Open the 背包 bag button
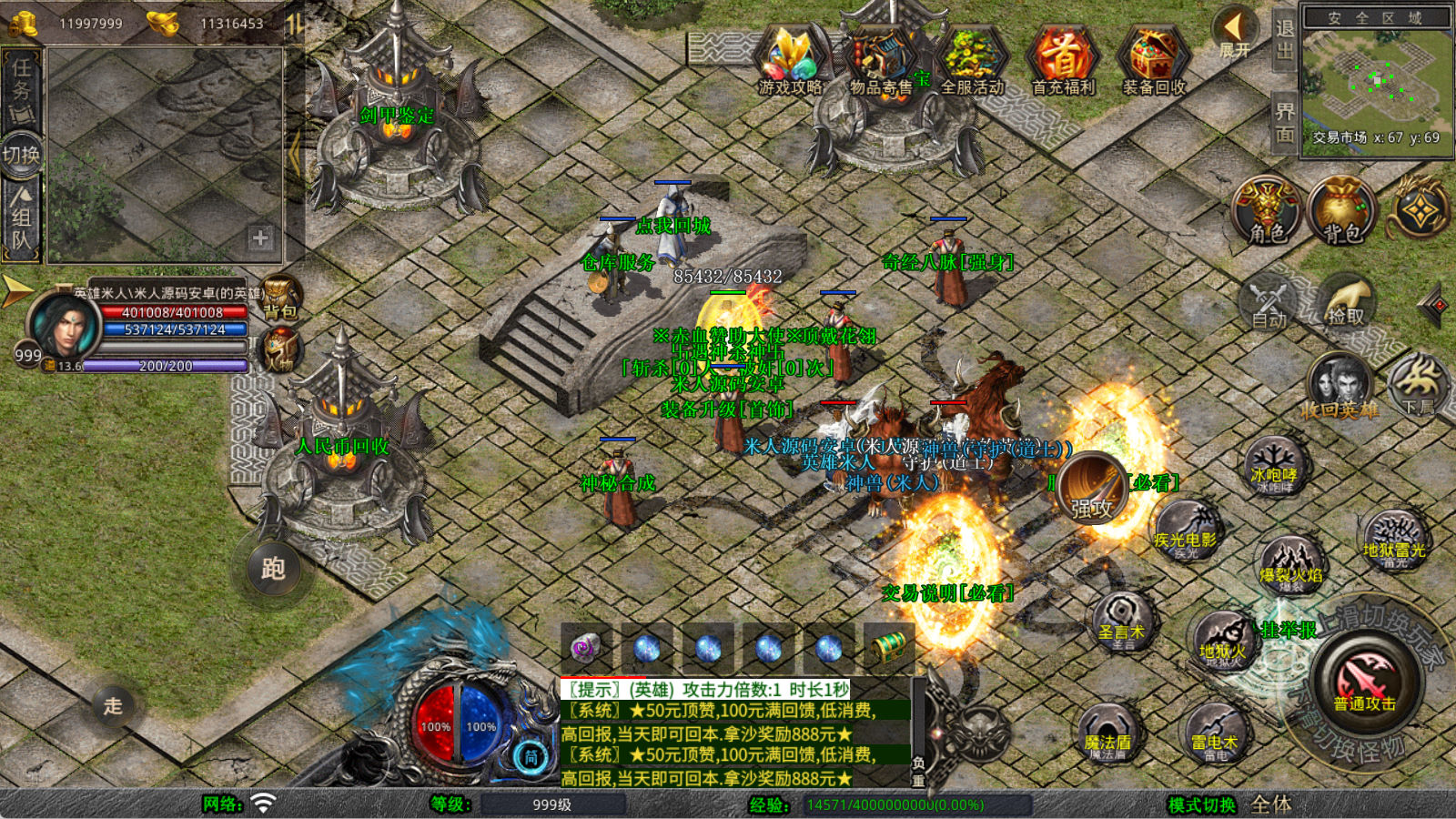The width and height of the screenshot is (1456, 819). [1341, 211]
